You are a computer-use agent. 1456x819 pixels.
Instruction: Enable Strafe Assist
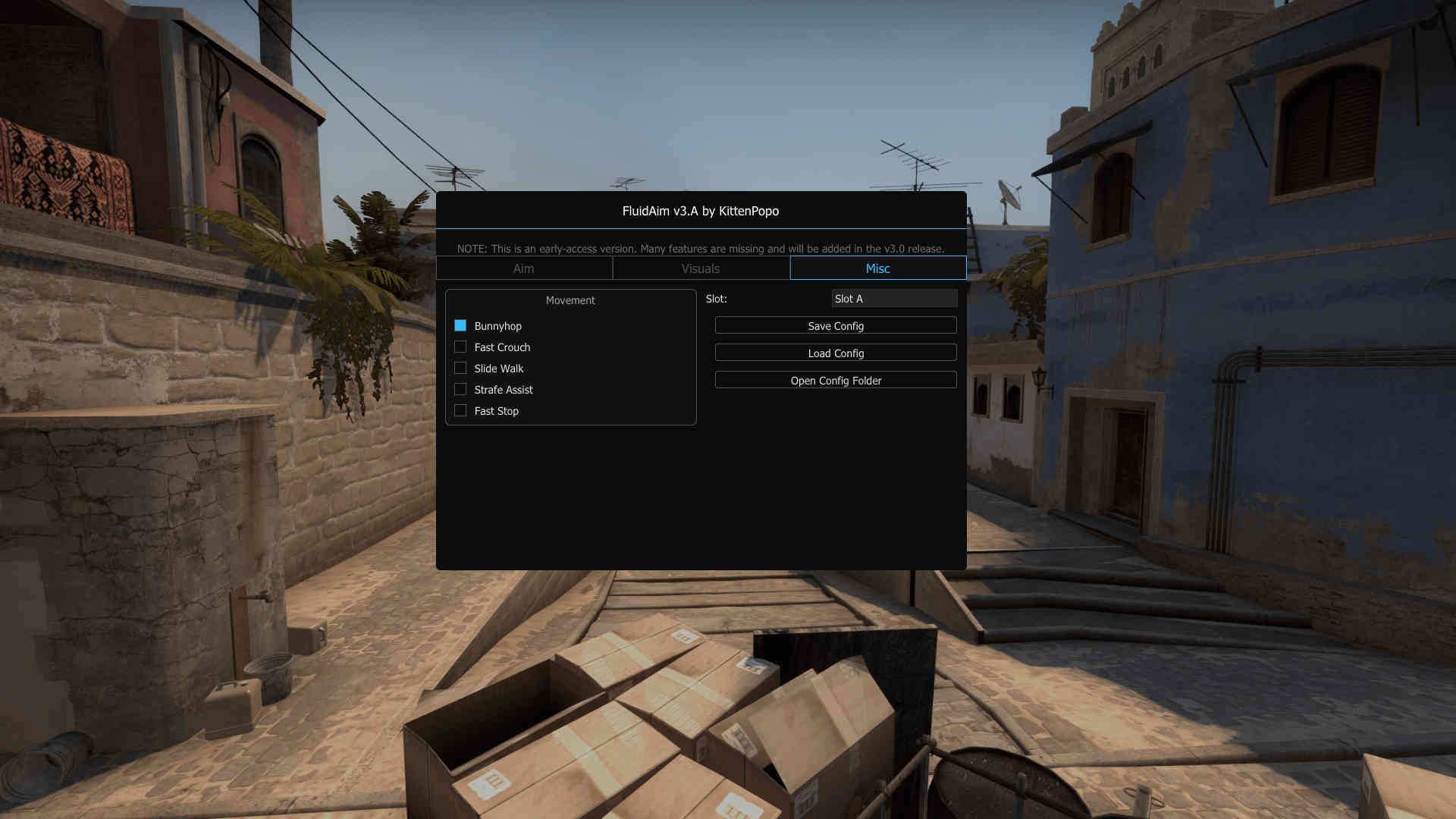tap(460, 388)
